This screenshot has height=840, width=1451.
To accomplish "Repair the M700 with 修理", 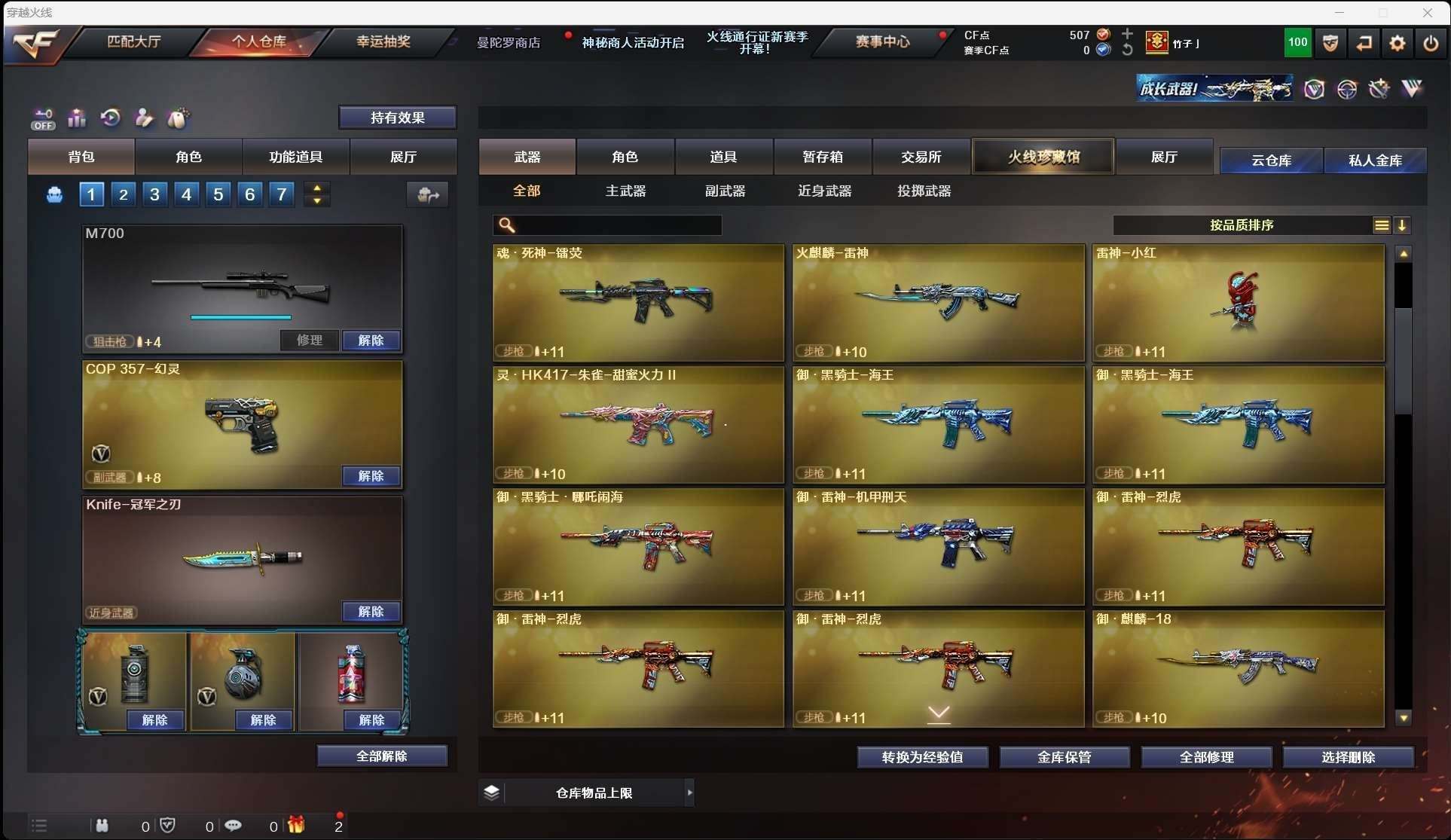I will pyautogui.click(x=310, y=341).
